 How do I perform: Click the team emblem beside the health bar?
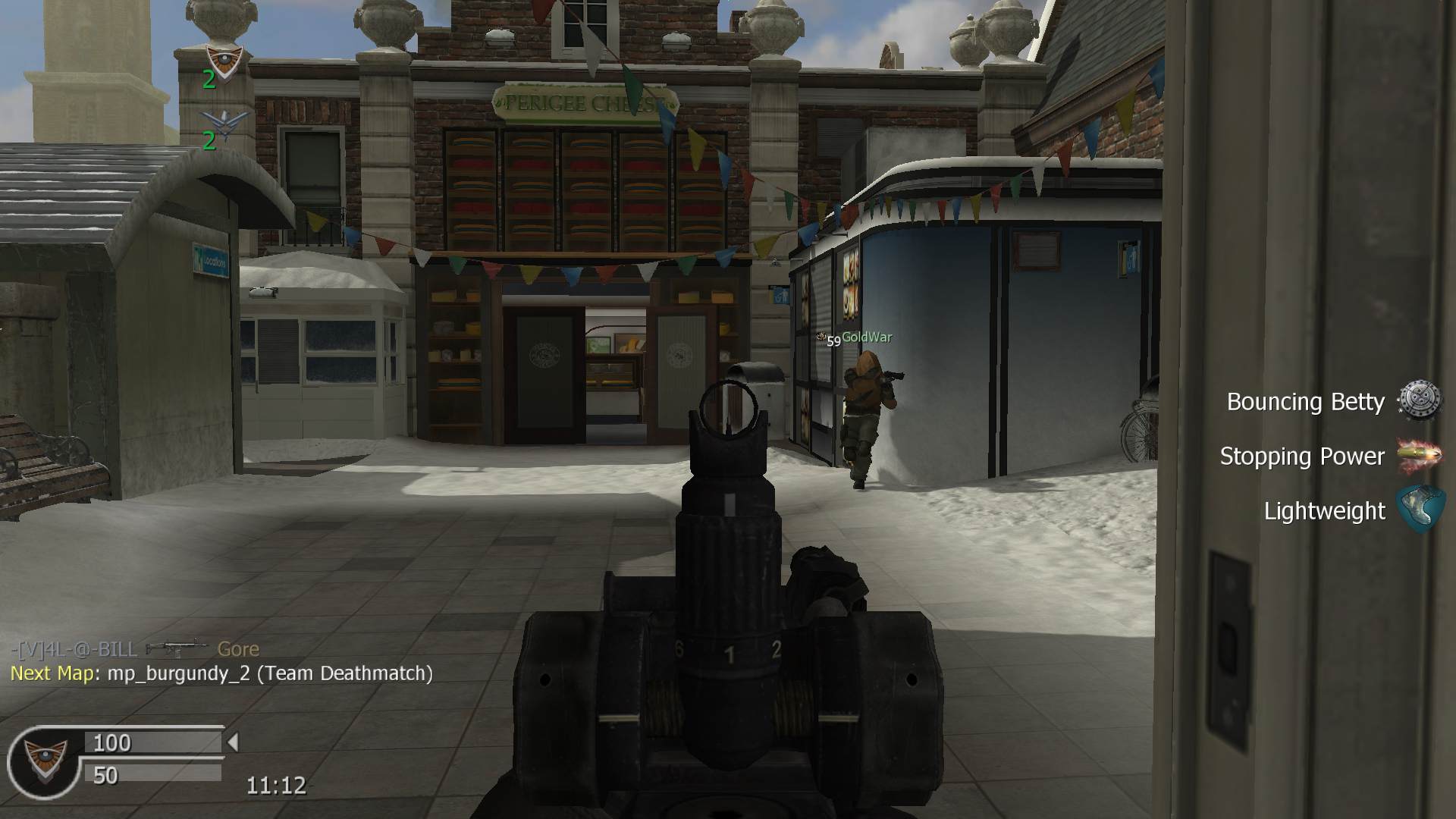point(45,760)
